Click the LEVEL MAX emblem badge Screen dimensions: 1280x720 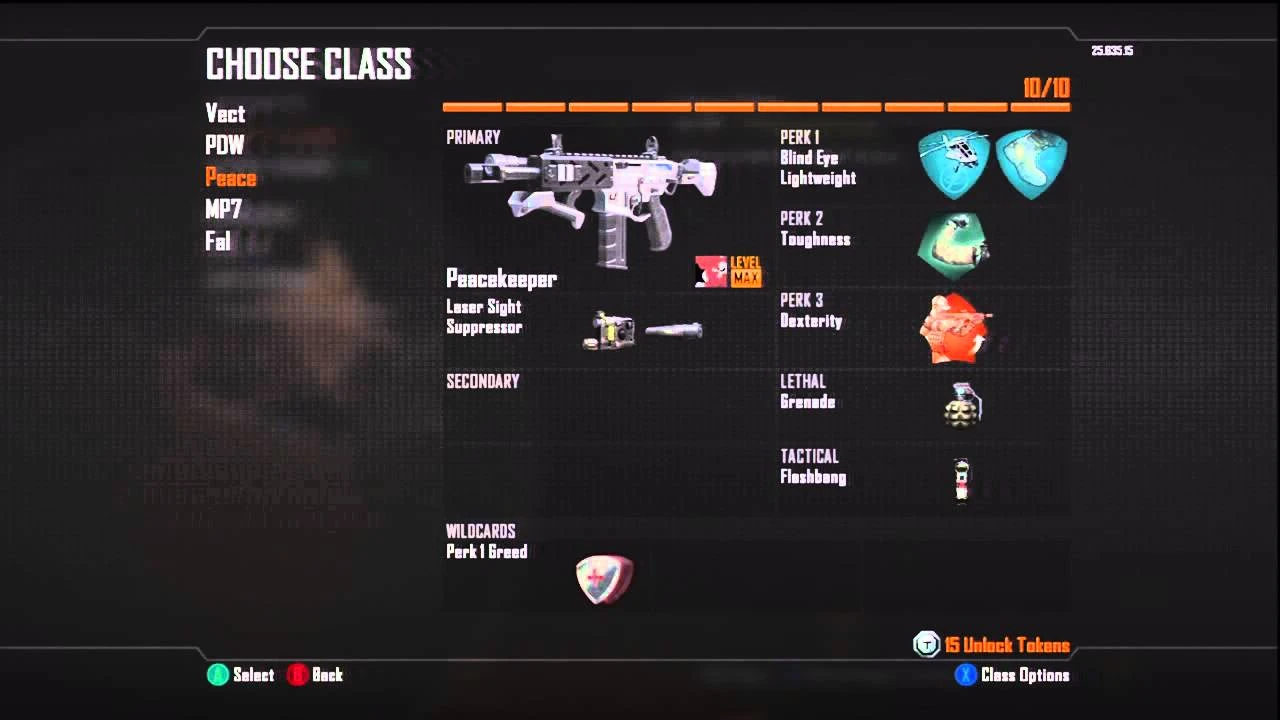728,271
